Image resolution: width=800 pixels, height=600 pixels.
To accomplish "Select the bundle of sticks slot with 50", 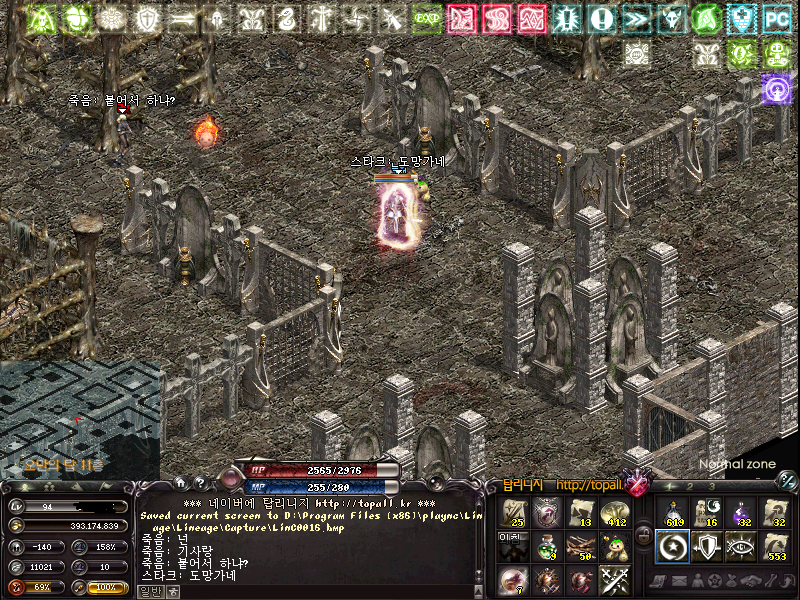I will (580, 546).
